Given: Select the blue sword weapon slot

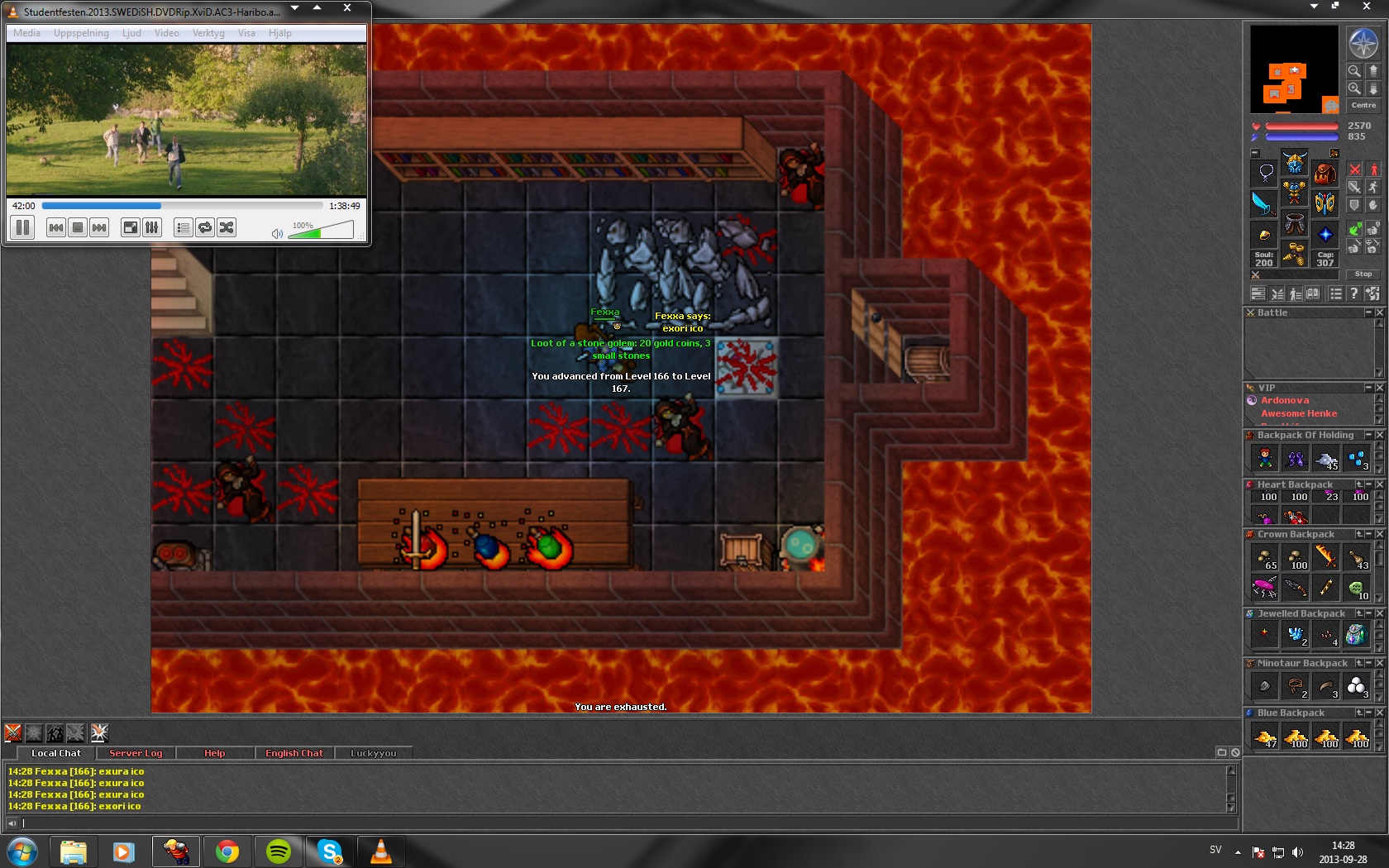Looking at the screenshot, I should coord(1264,203).
